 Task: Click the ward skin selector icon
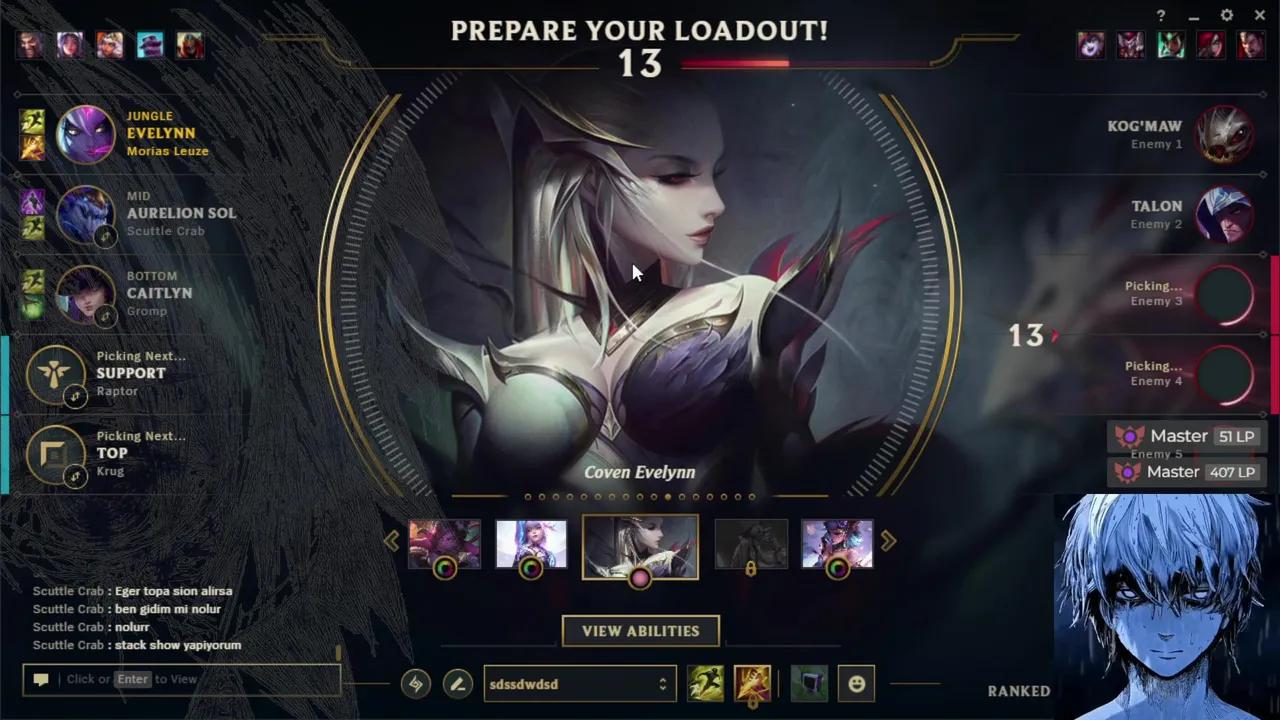click(809, 684)
